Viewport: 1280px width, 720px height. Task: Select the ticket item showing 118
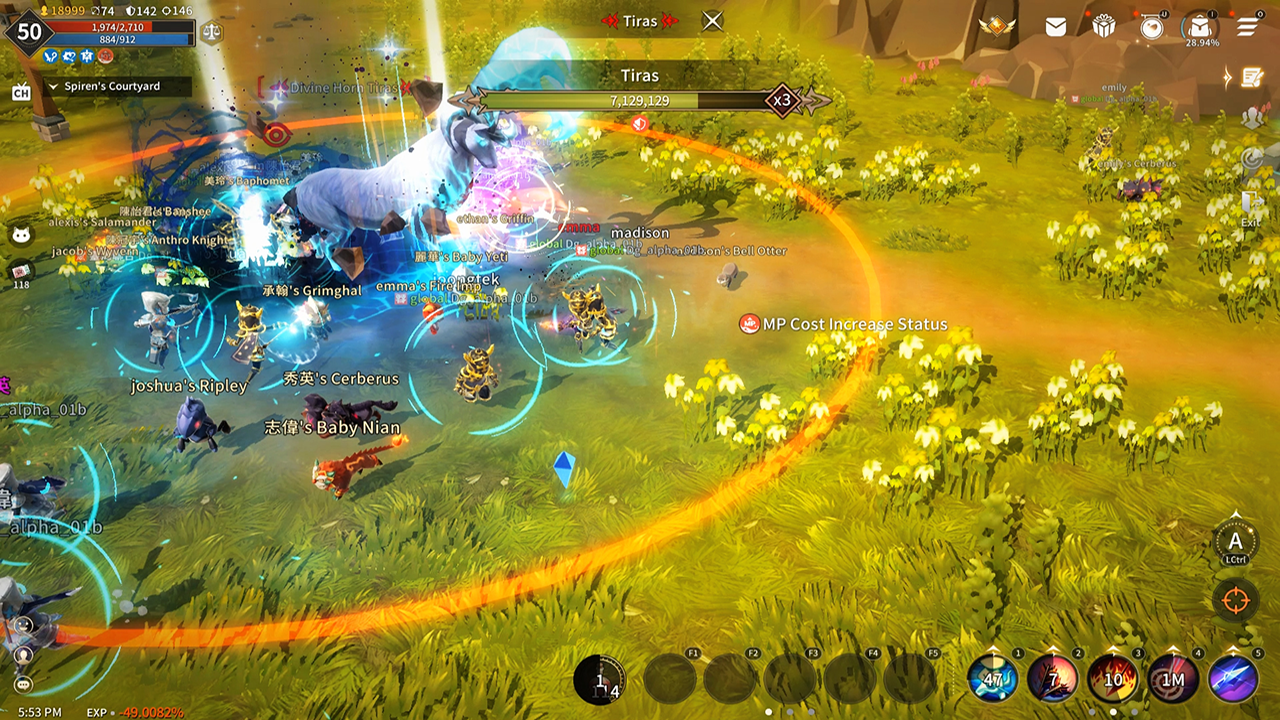click(21, 272)
